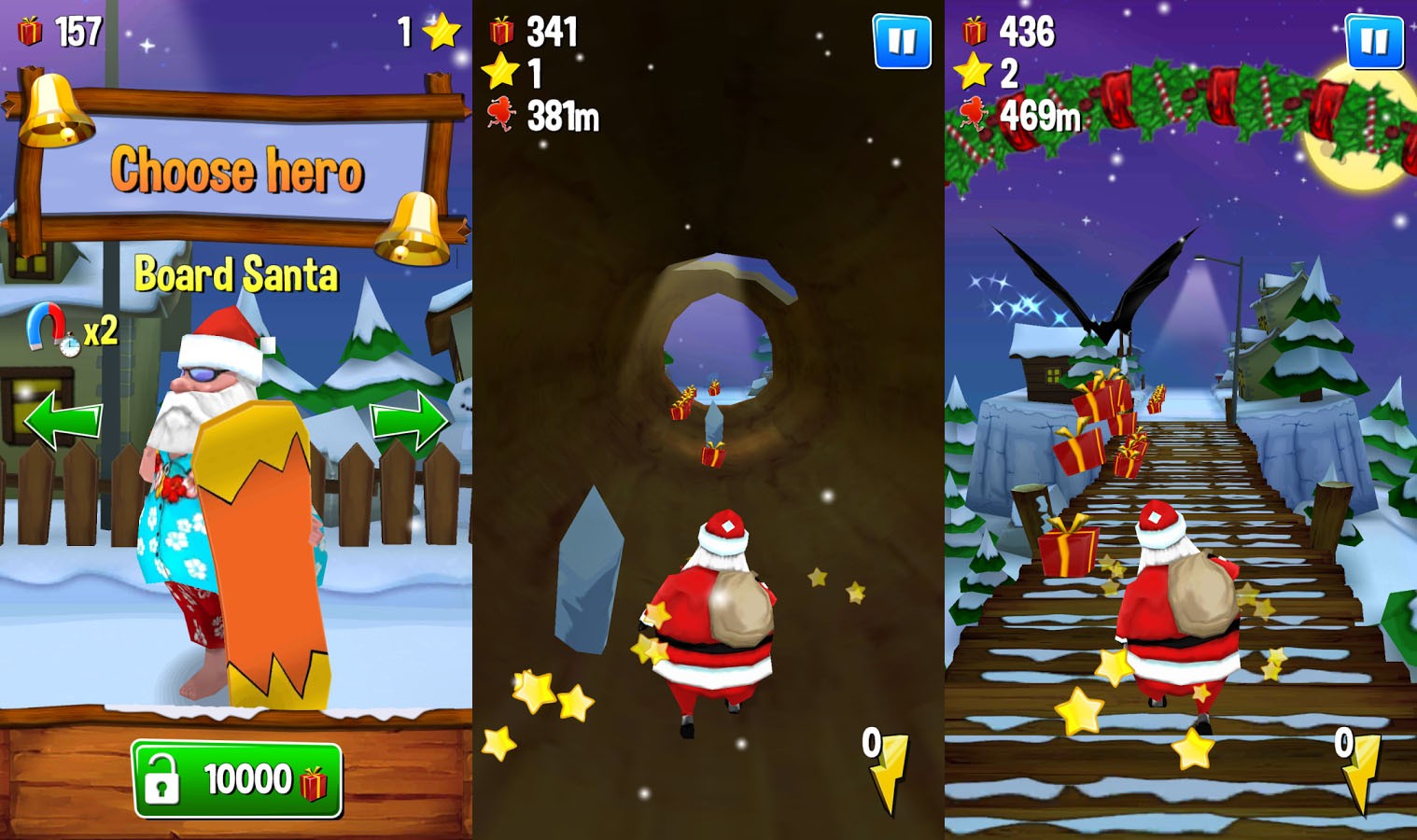
Task: Select the Board Santa label
Action: click(x=236, y=273)
